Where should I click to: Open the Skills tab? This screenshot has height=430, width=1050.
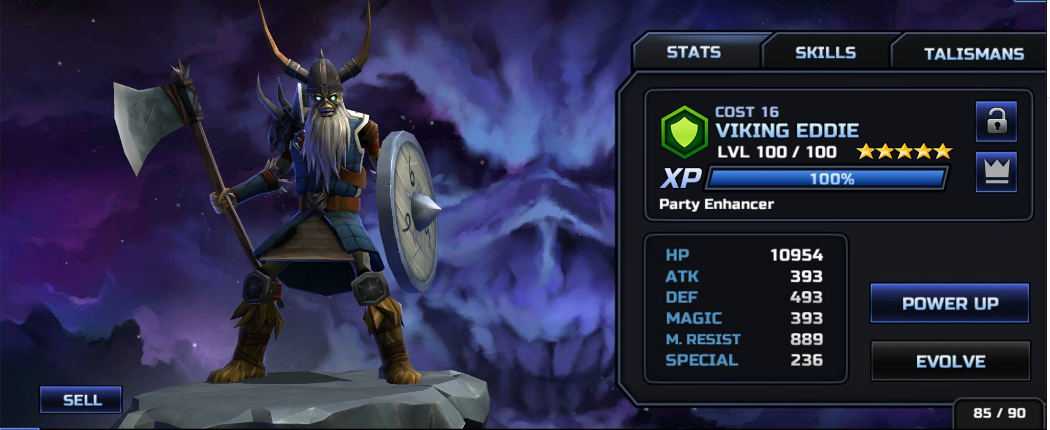825,53
